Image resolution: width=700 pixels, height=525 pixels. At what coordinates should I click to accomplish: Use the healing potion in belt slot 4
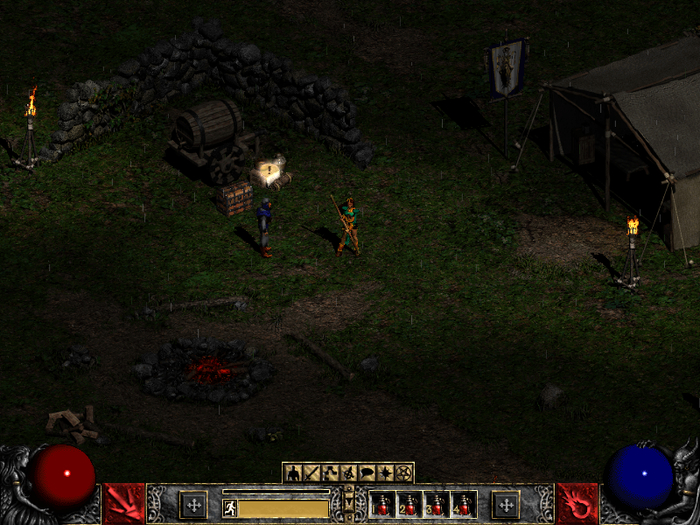(464, 504)
